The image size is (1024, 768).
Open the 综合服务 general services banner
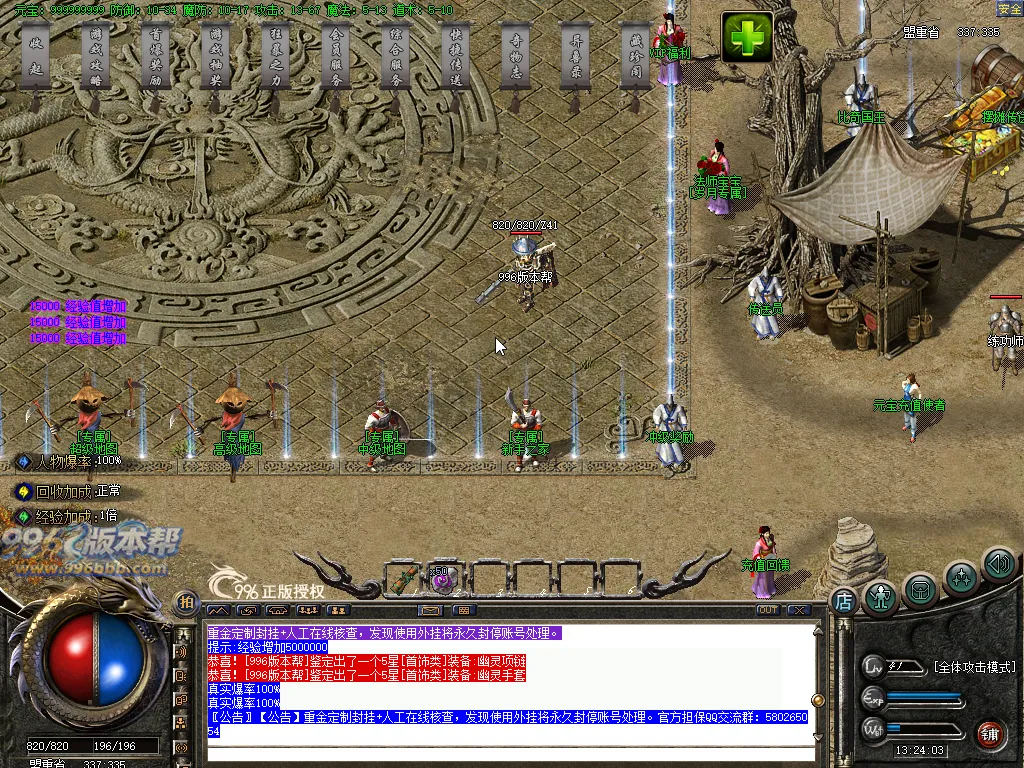(x=396, y=58)
